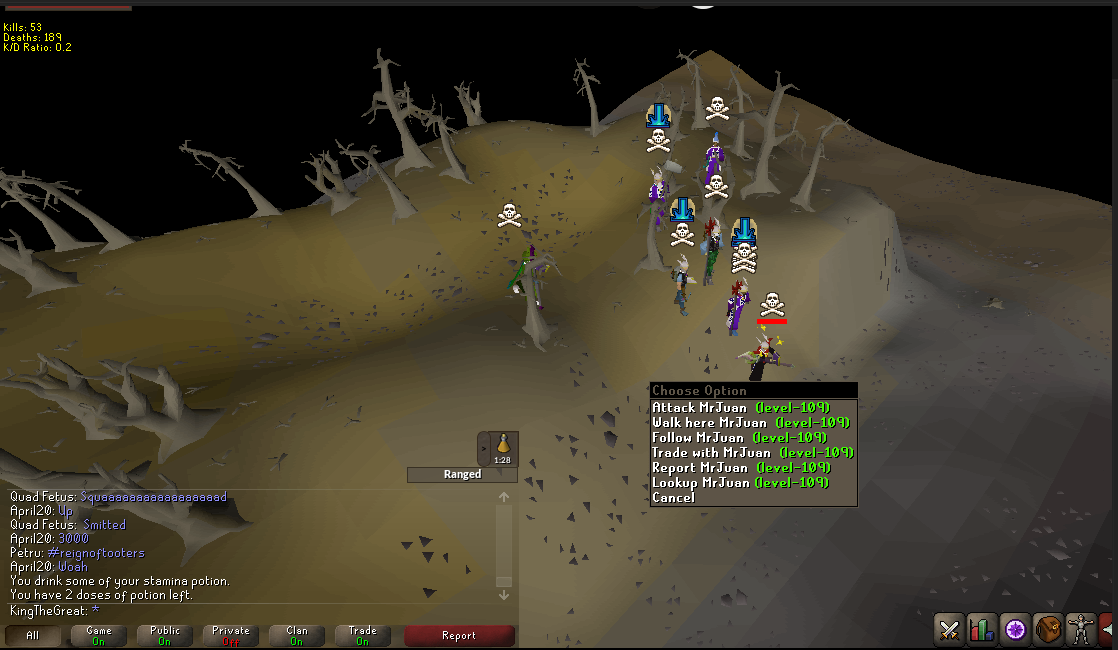The height and width of the screenshot is (650, 1118).
Task: Toggle the Trade chat filter
Action: [x=363, y=636]
